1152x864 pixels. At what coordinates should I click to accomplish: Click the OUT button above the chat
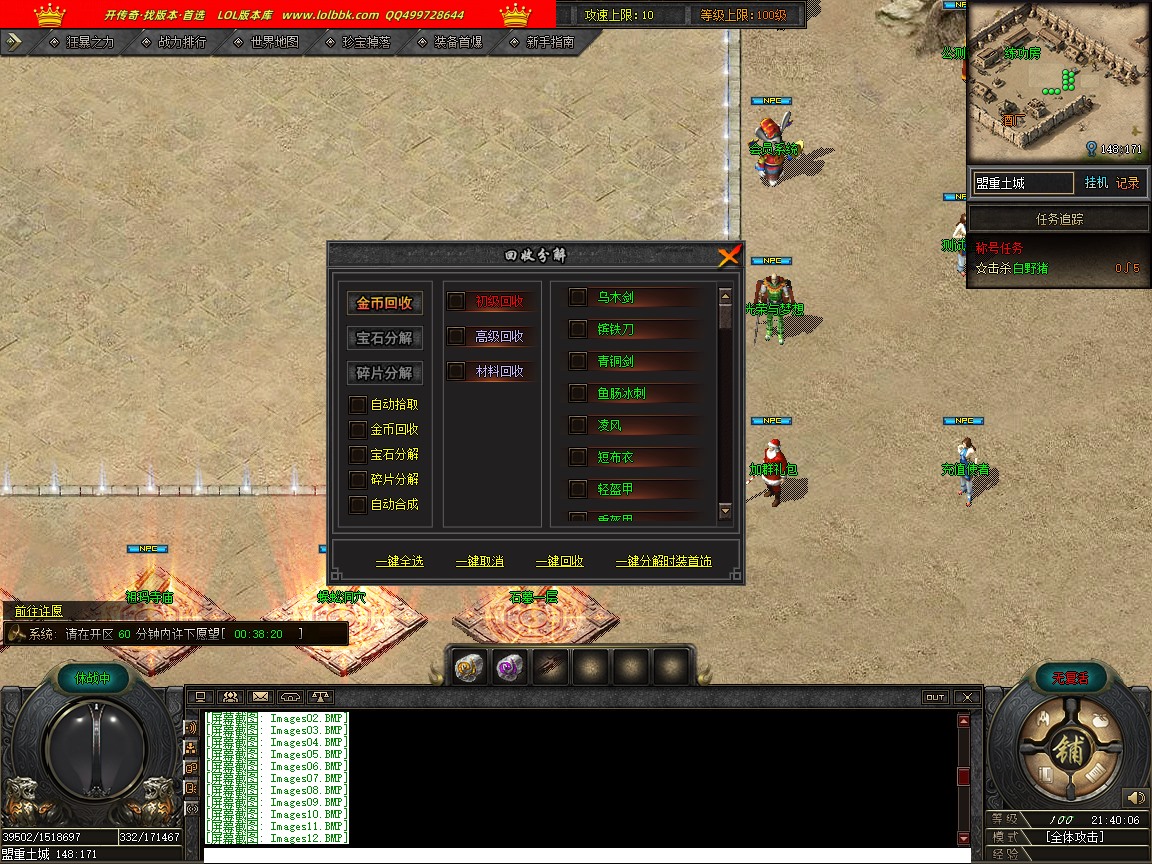[935, 697]
